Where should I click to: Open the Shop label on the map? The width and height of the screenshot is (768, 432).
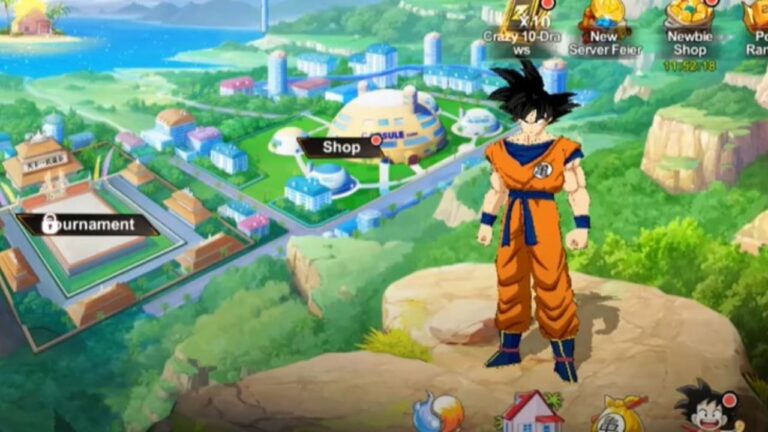point(341,147)
